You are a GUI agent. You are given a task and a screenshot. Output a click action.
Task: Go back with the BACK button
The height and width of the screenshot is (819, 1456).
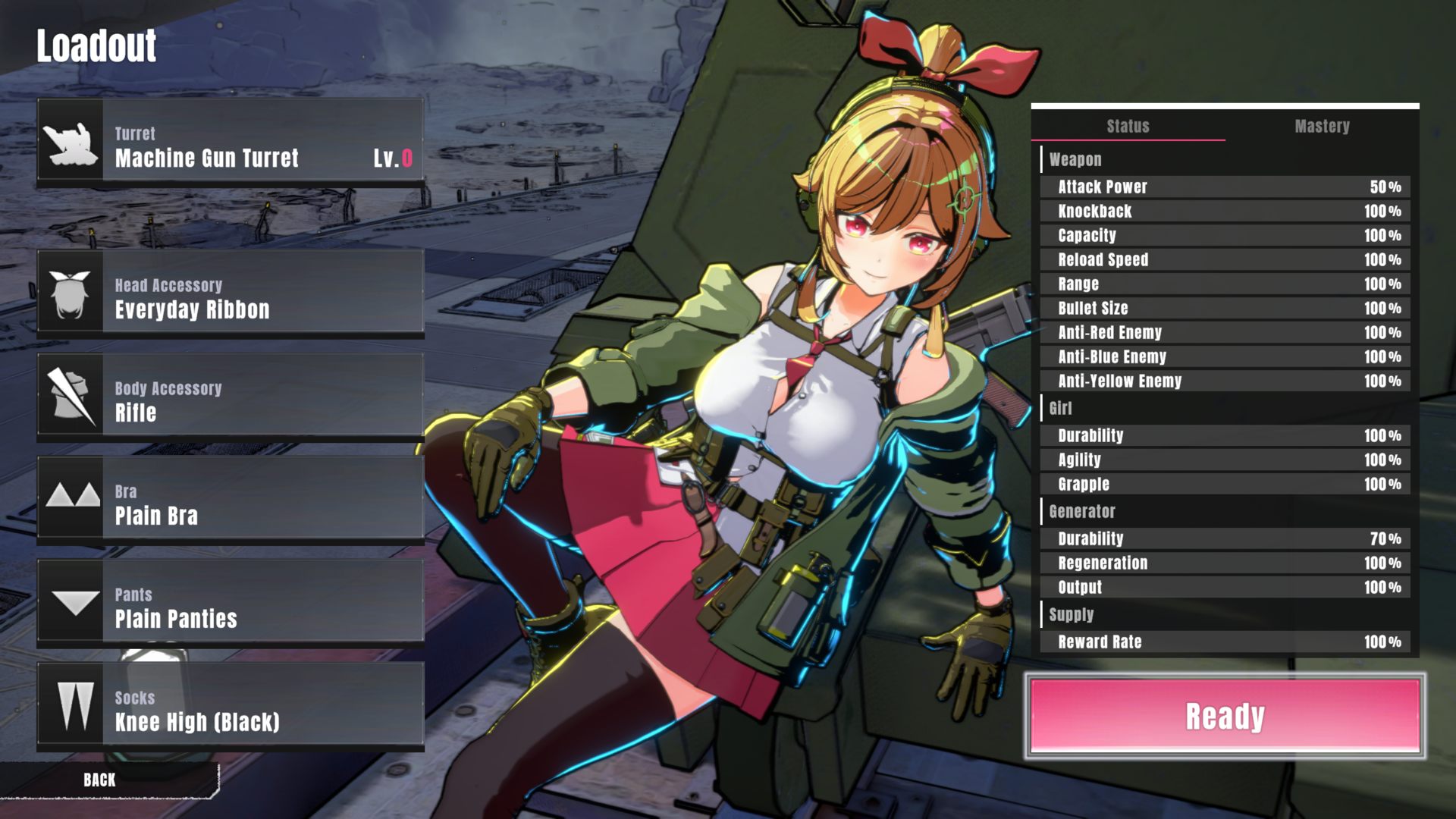coord(100,780)
